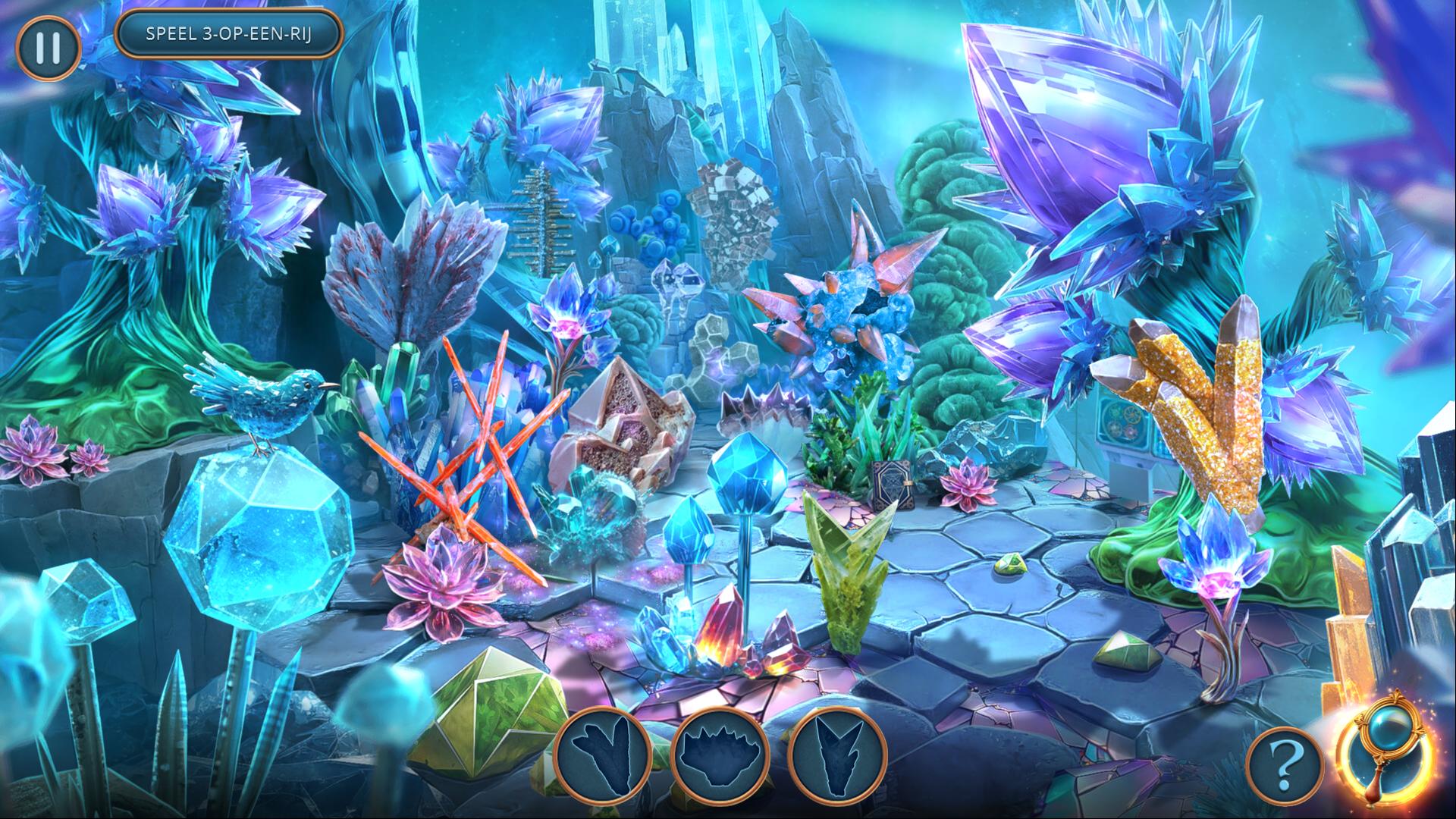1456x819 pixels.
Task: Switch to Speel 3-op-een-rij mode
Action: click(229, 34)
